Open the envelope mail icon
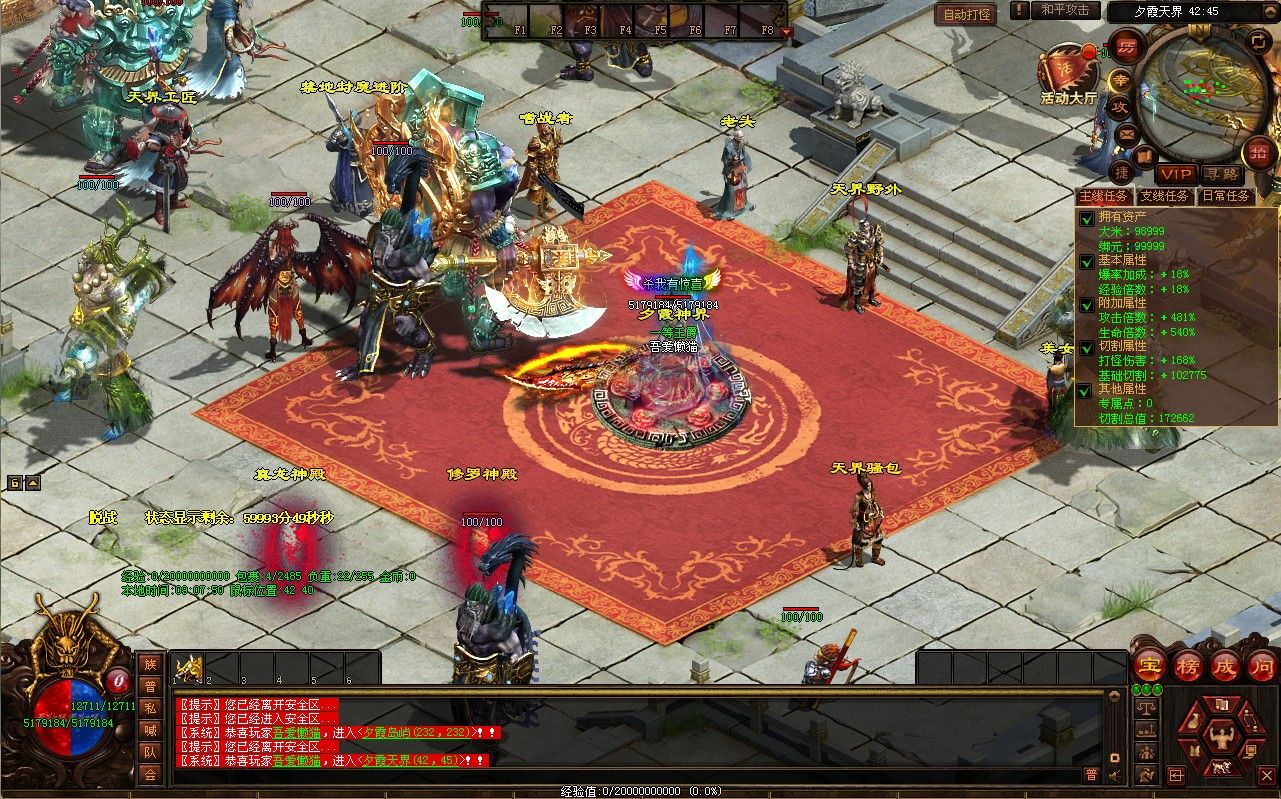Screen dimensions: 1281x799 (1127, 134)
